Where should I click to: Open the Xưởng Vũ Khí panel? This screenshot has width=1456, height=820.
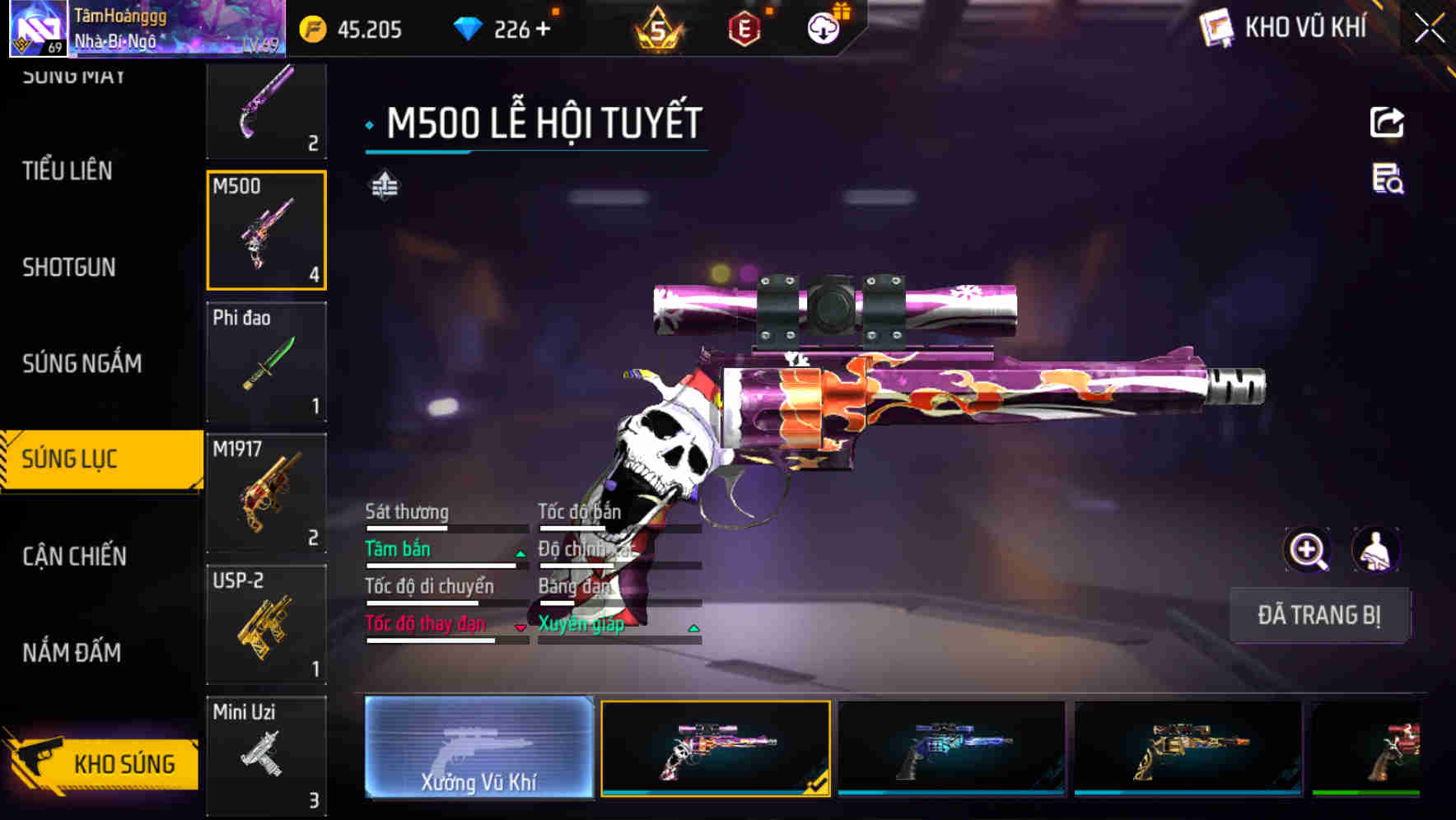pos(478,749)
